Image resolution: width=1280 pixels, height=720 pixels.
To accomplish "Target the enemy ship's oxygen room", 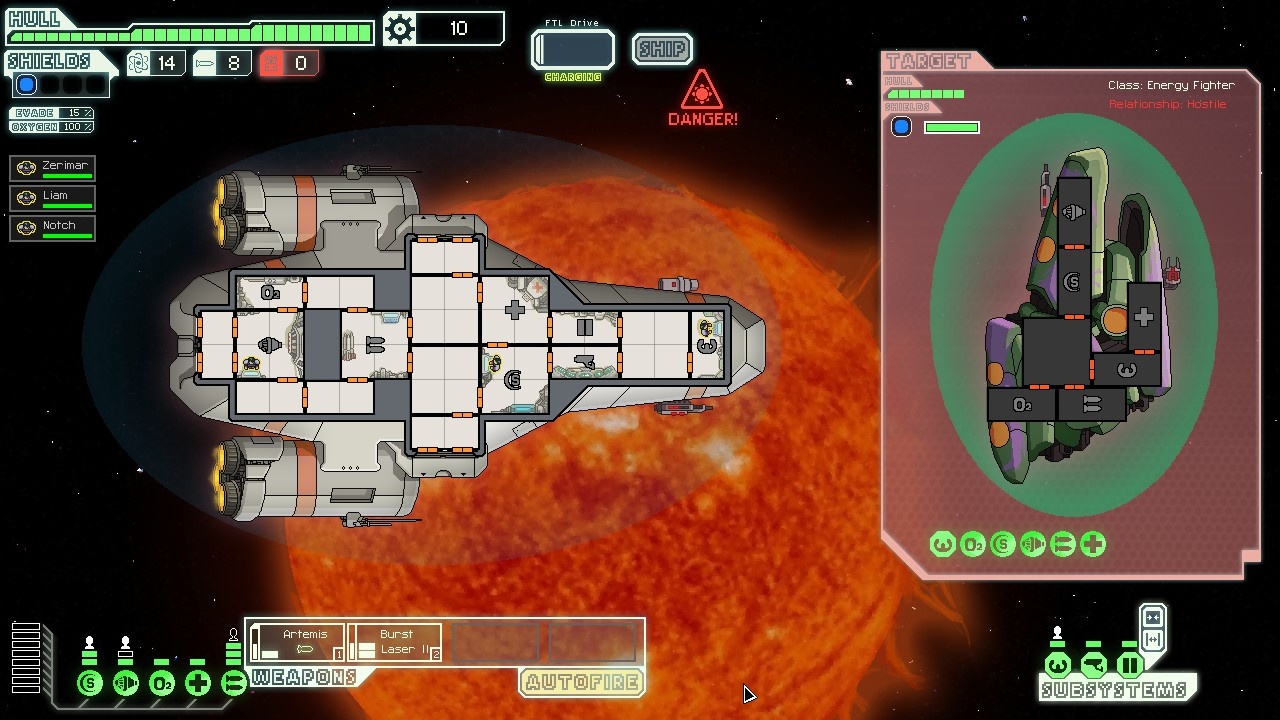I will pyautogui.click(x=1021, y=405).
